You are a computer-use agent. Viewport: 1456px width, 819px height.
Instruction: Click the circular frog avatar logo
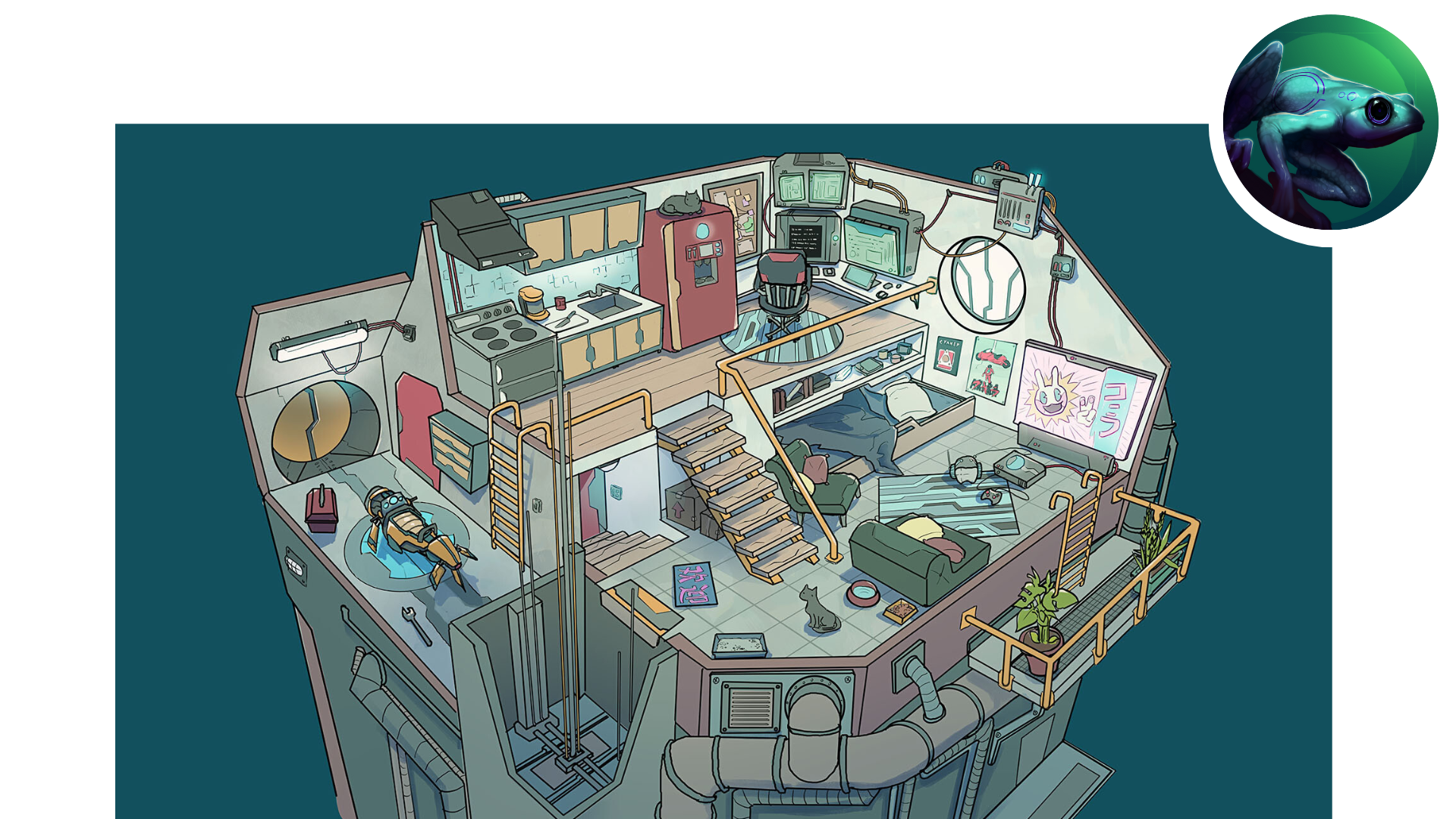point(1331,123)
